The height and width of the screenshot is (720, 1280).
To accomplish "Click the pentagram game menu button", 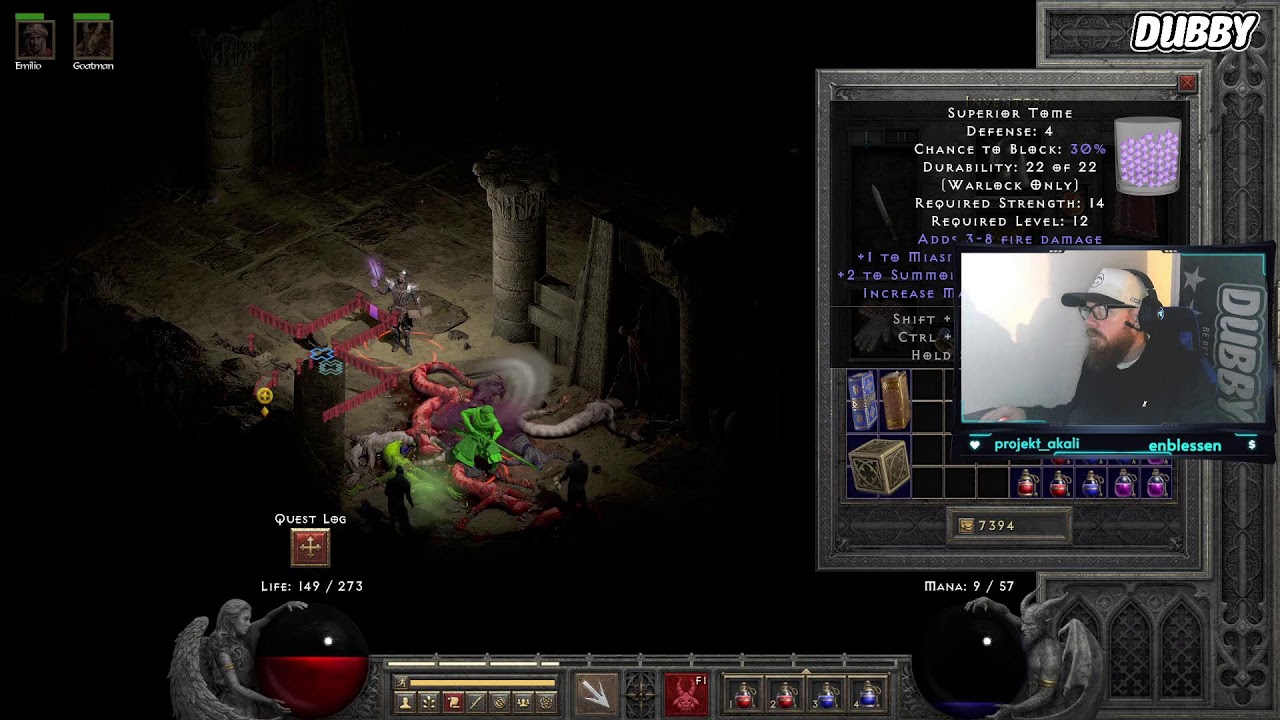I will coord(546,703).
